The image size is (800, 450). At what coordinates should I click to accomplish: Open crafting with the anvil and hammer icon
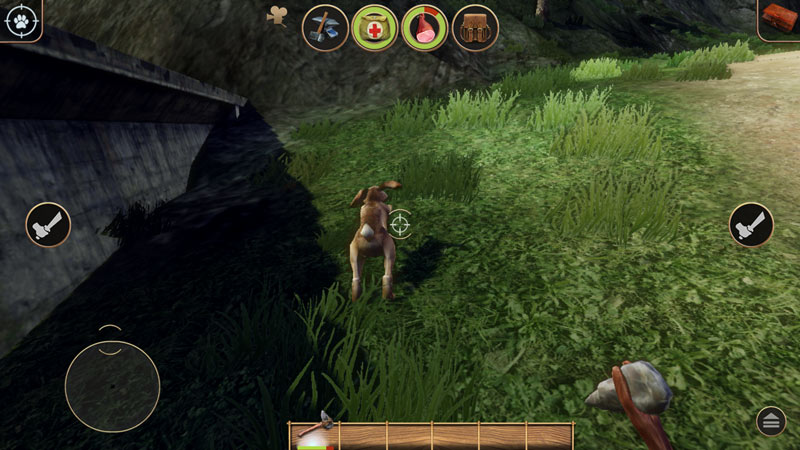pyautogui.click(x=325, y=28)
